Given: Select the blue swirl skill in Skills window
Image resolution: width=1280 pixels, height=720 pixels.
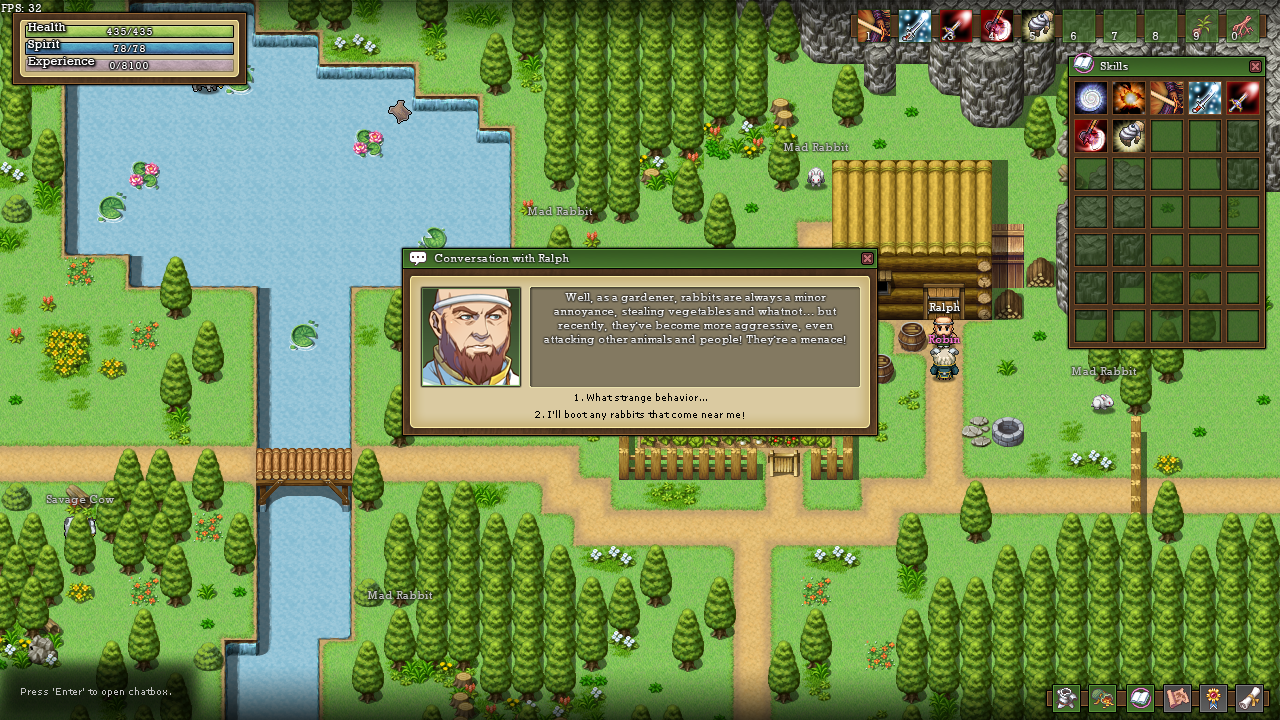Looking at the screenshot, I should (x=1090, y=98).
